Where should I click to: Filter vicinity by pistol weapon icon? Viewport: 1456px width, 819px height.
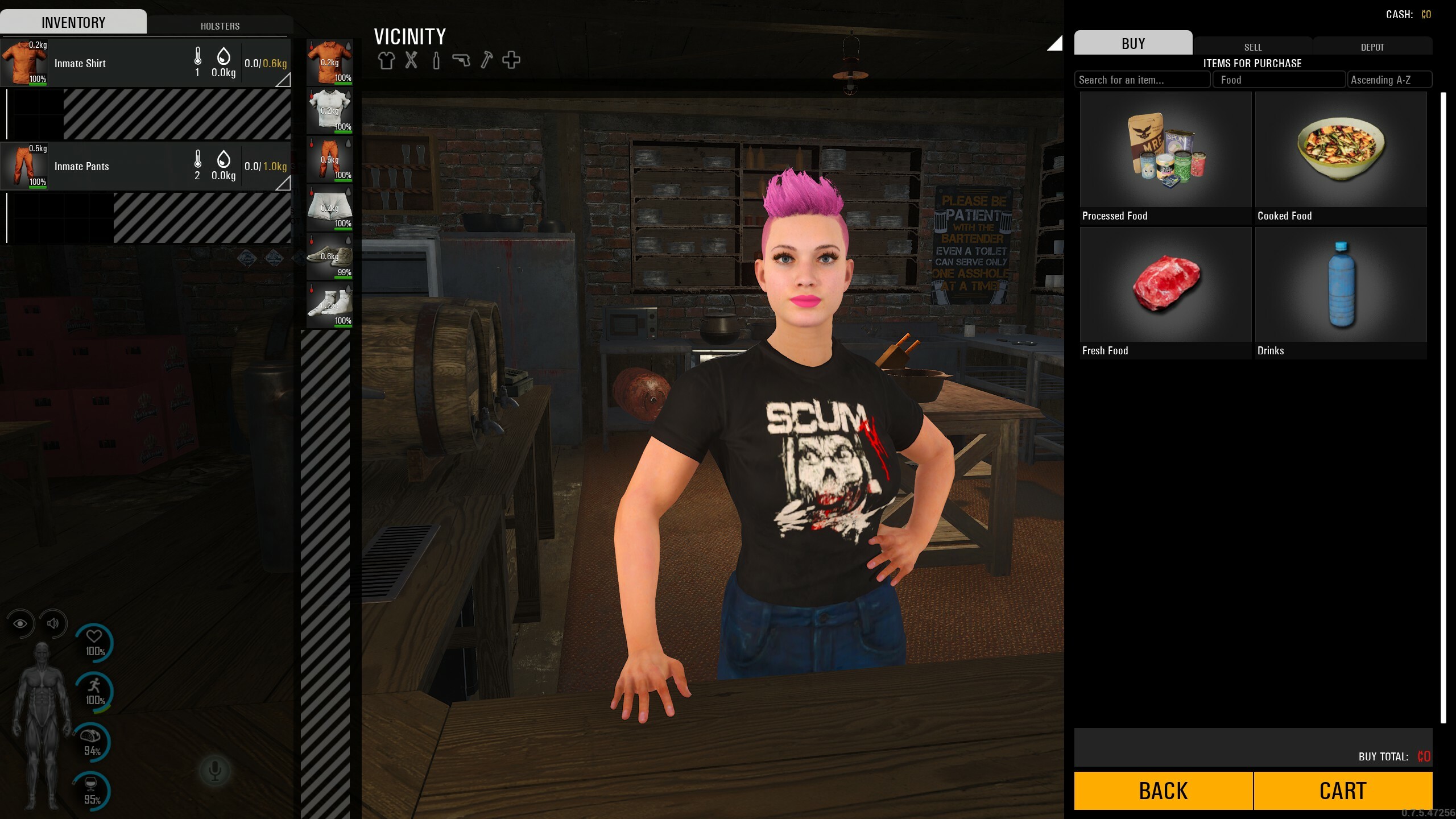coord(461,60)
